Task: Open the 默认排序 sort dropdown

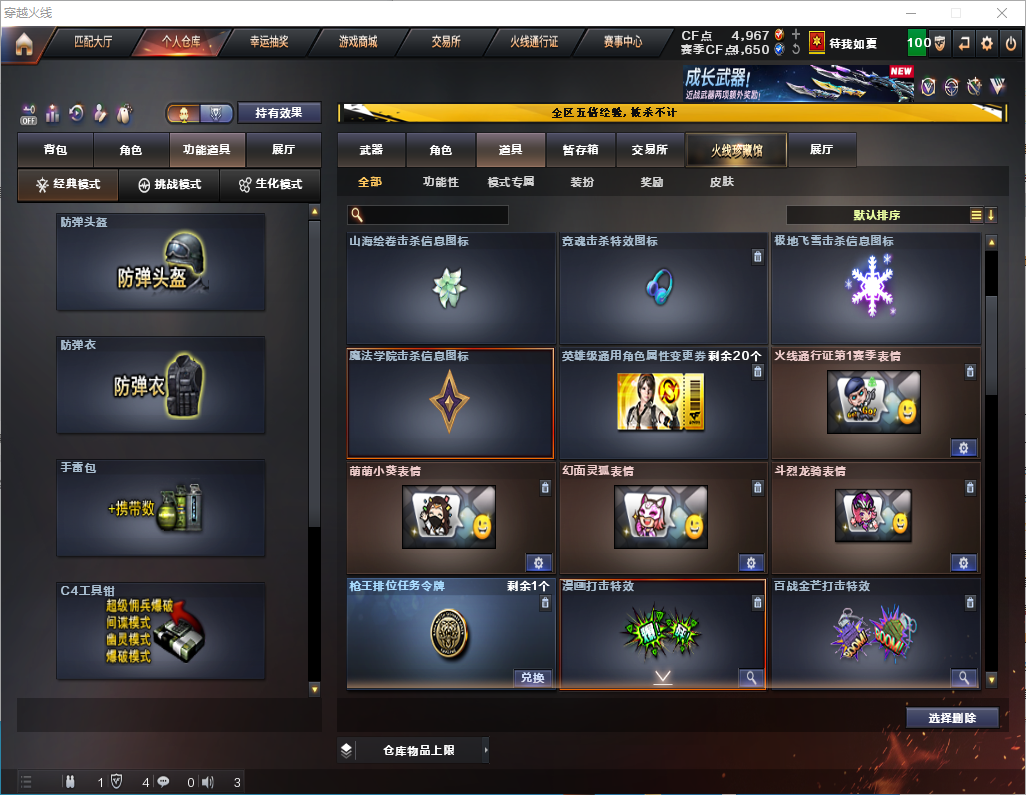Action: pos(877,215)
